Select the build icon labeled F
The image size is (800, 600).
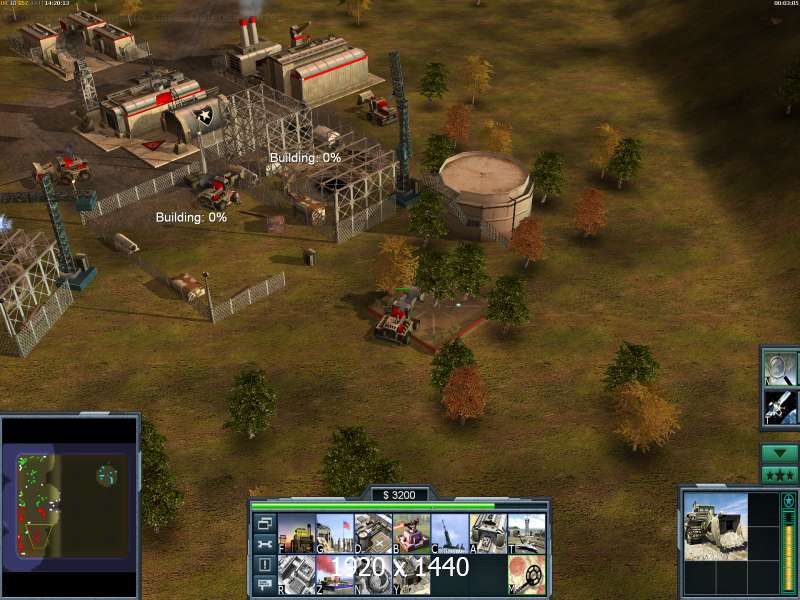tap(297, 533)
